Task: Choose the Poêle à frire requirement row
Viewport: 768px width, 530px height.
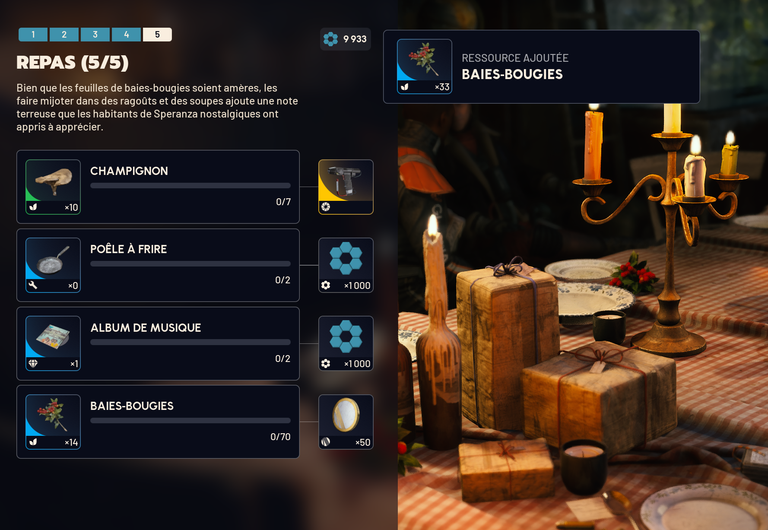Action: (x=158, y=265)
